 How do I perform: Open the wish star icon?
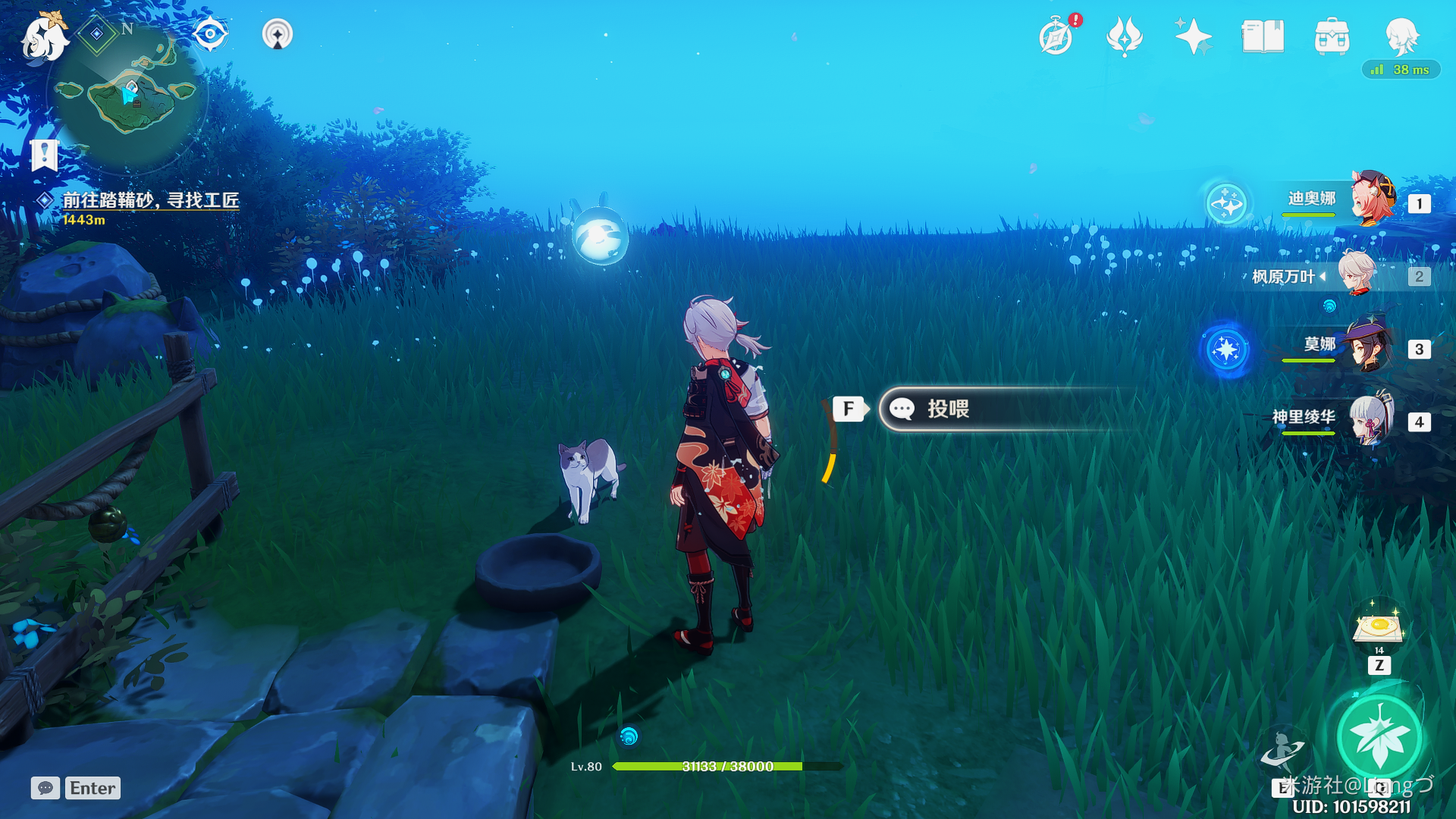(1193, 36)
